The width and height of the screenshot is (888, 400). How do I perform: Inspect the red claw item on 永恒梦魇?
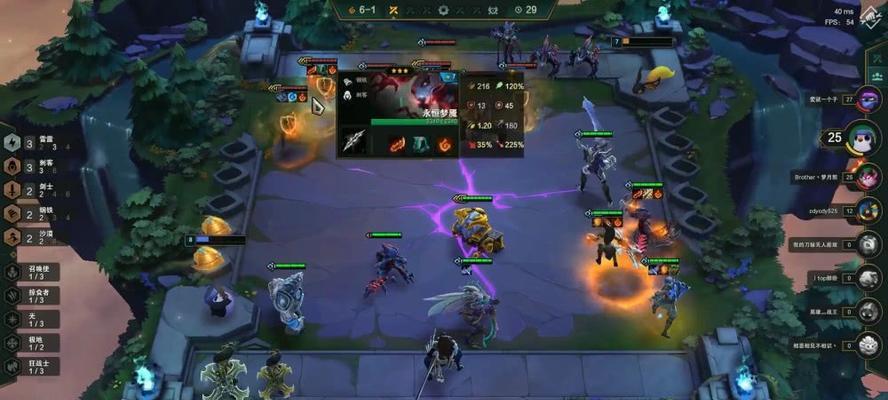coord(397,143)
